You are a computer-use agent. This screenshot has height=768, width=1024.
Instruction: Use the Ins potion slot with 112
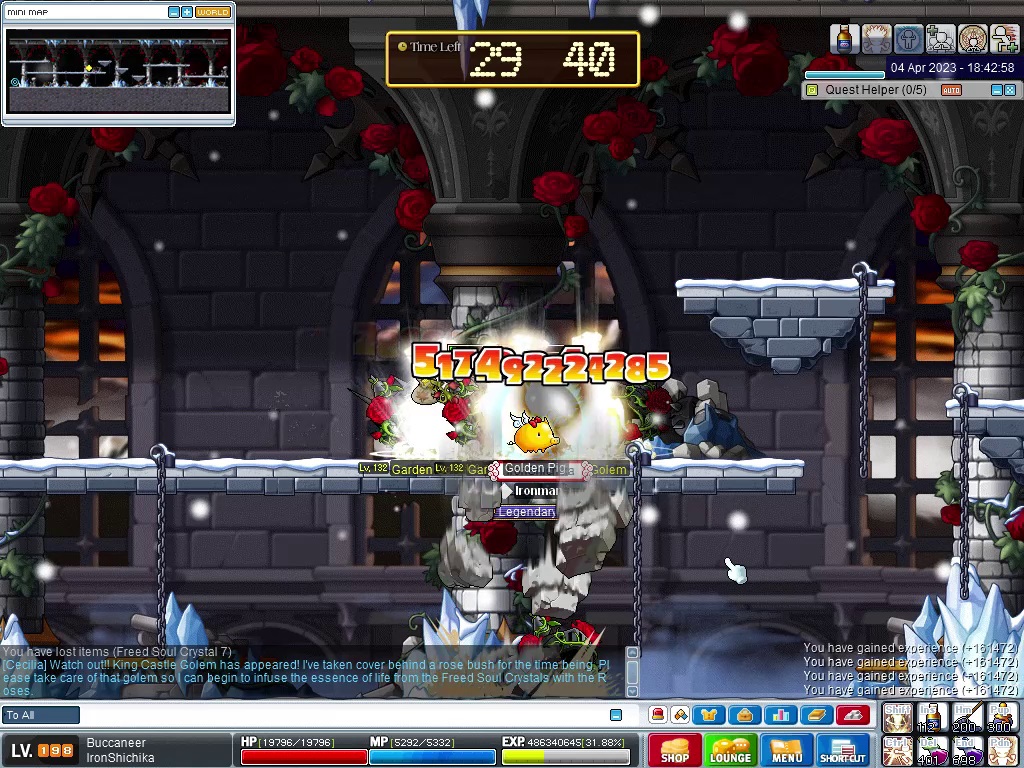931,717
